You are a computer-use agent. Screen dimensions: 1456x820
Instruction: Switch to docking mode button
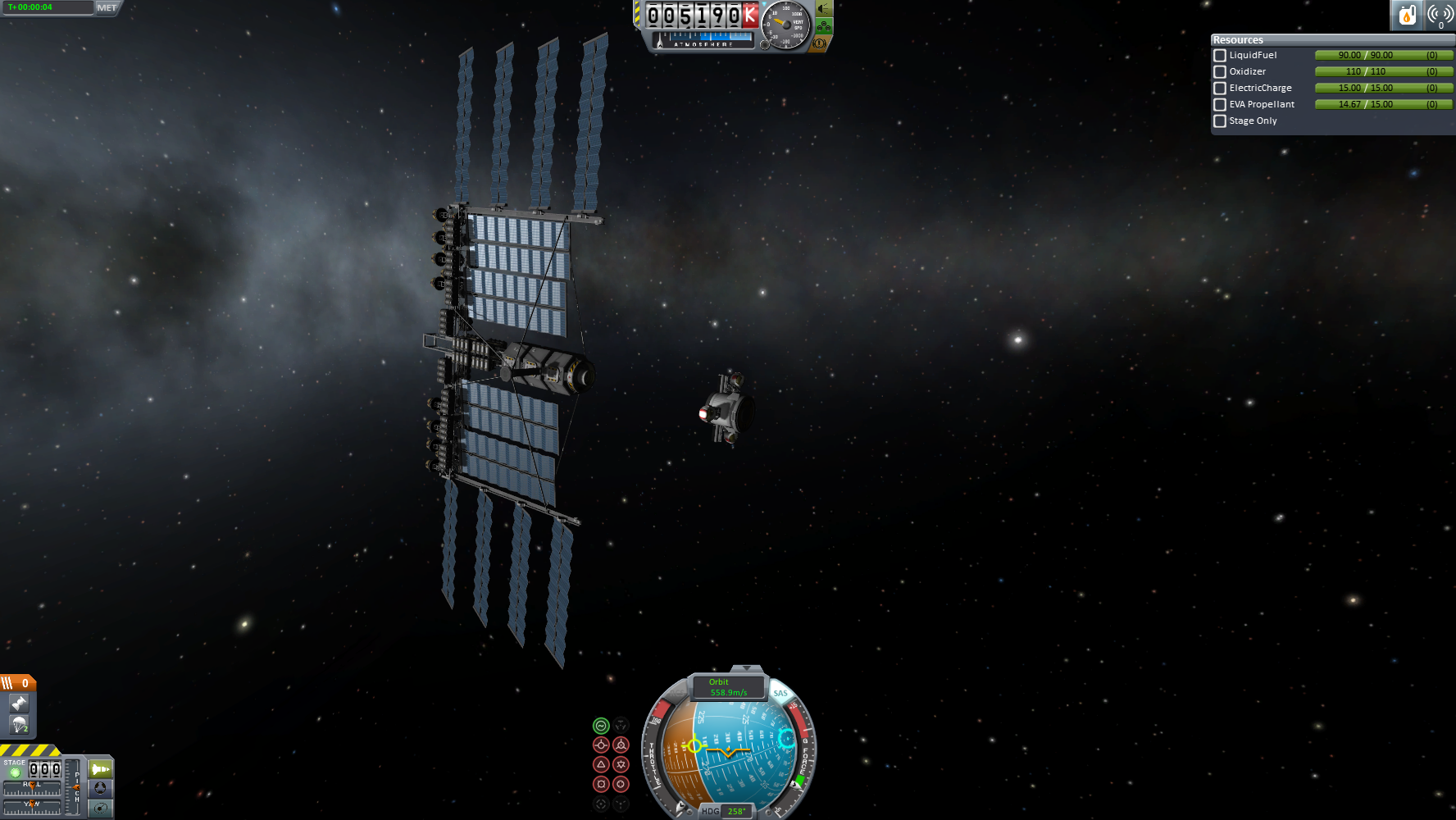(100, 788)
